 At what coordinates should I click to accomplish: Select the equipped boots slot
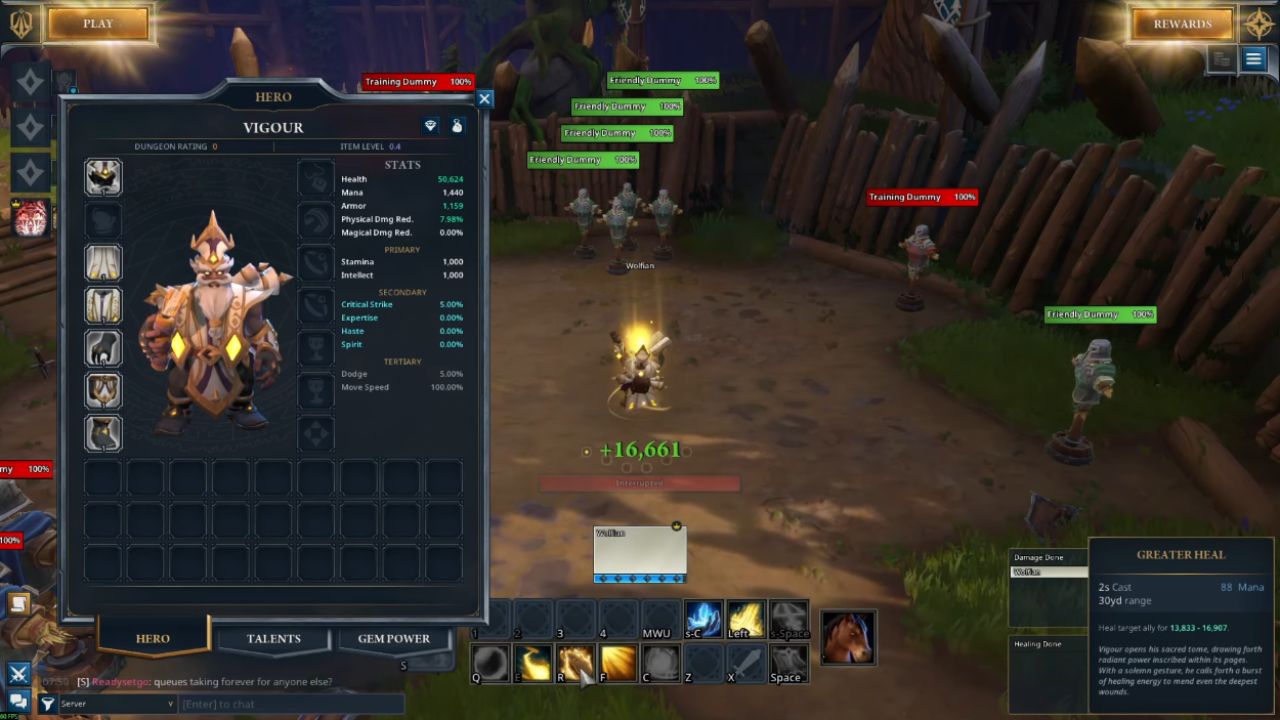coord(103,433)
